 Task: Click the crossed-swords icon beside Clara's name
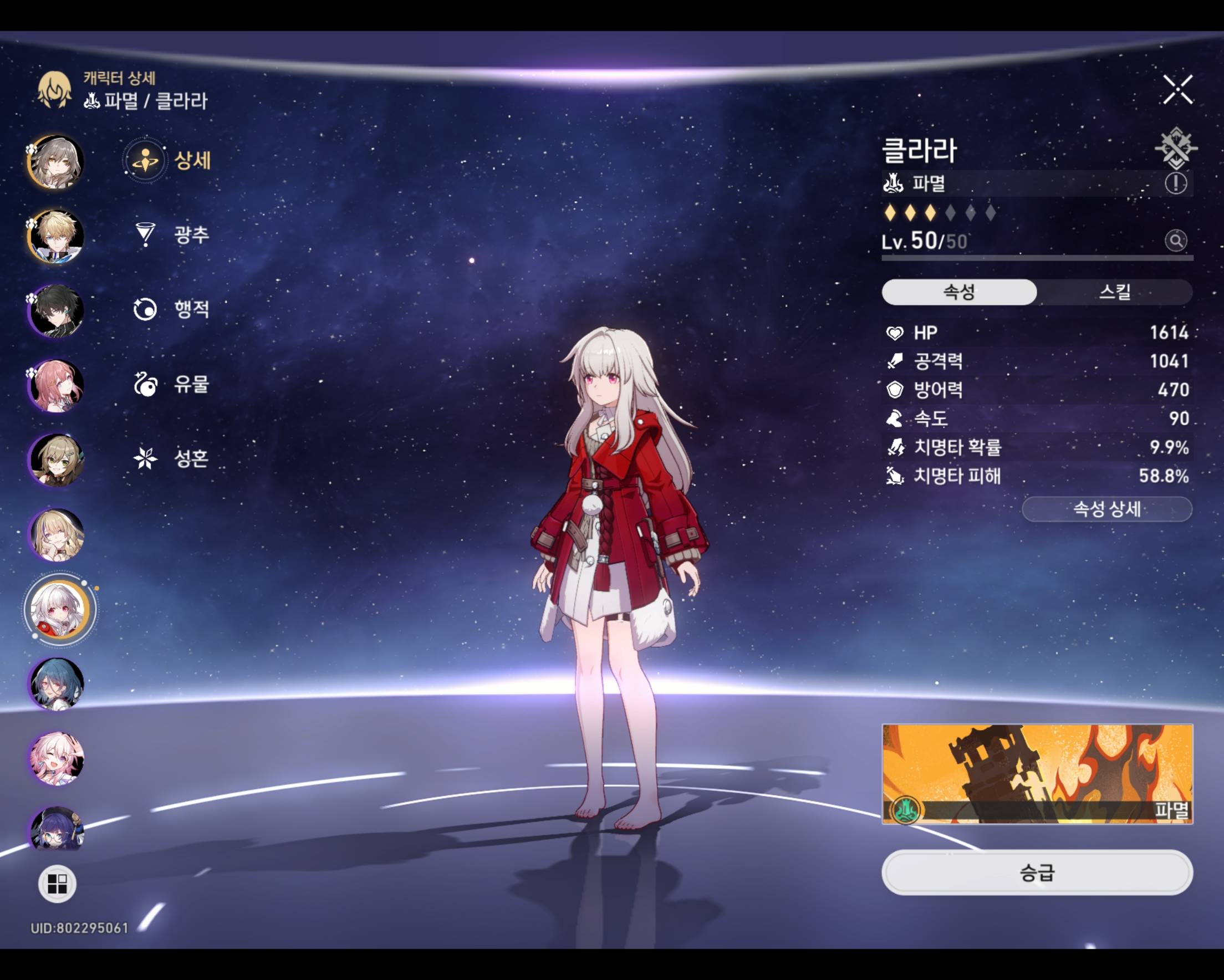pos(1176,148)
